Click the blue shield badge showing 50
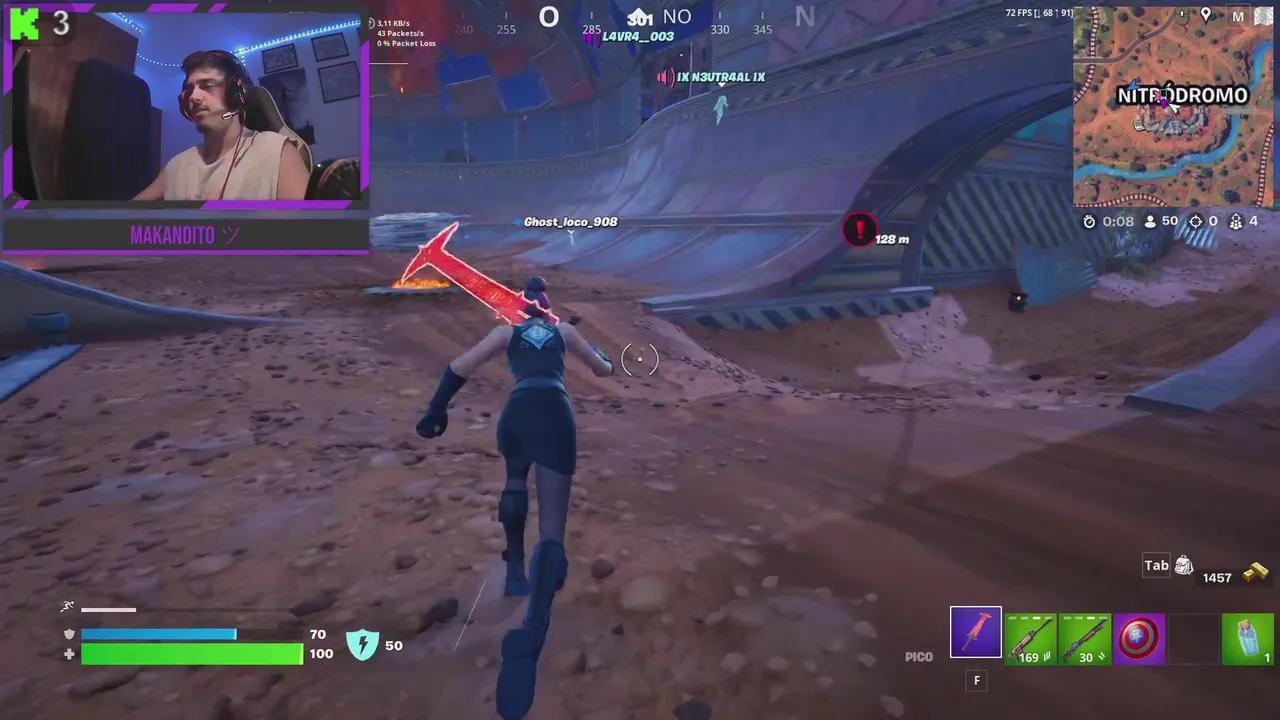Screen dimensions: 1280x720 click(363, 645)
